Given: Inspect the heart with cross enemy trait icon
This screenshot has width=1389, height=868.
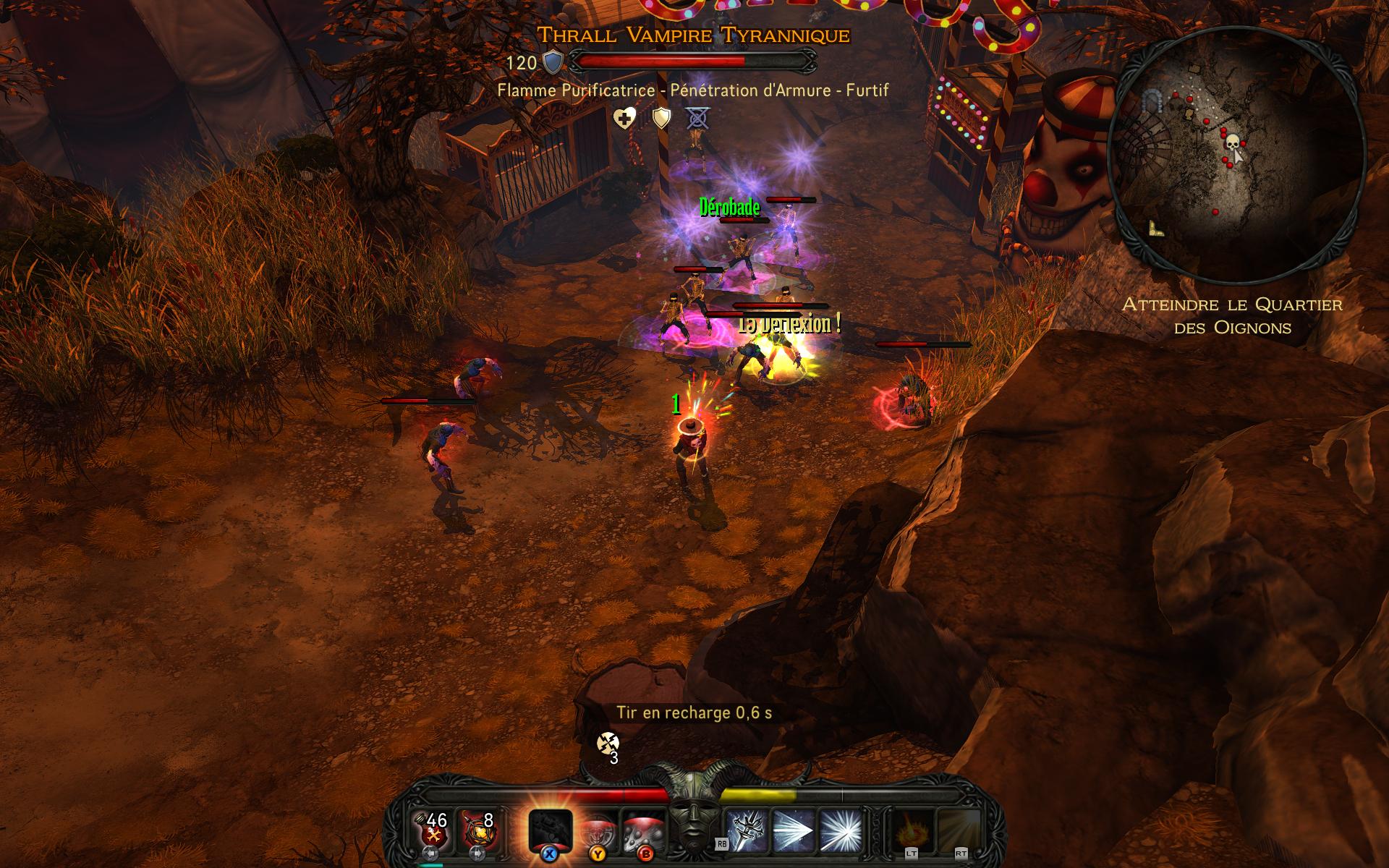Looking at the screenshot, I should (624, 118).
